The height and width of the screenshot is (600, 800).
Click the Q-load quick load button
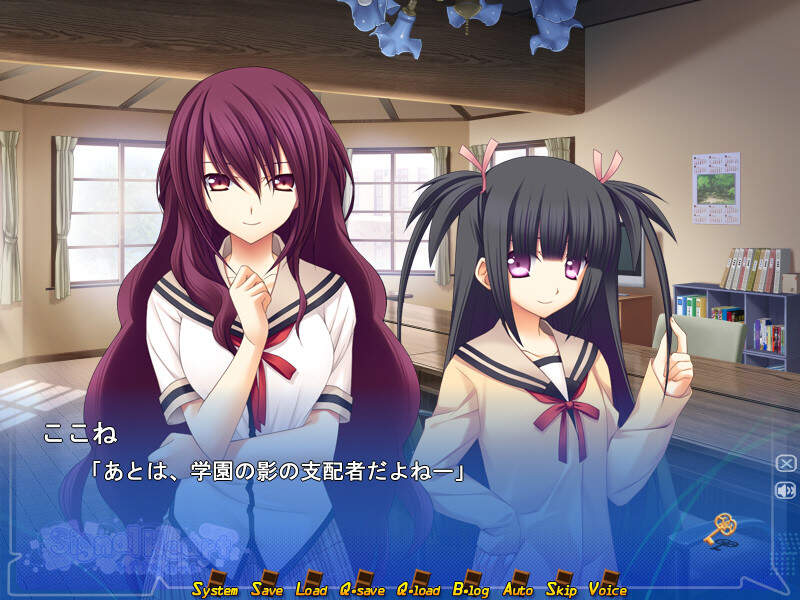(x=419, y=587)
